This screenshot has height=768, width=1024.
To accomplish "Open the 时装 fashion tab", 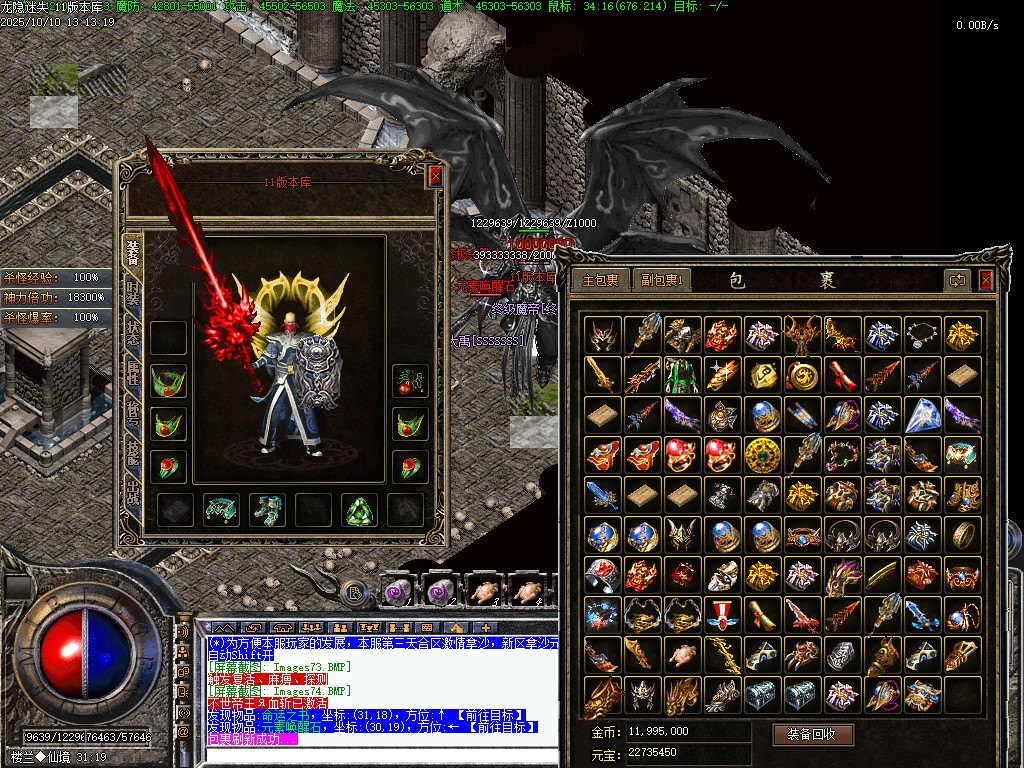I will (132, 293).
